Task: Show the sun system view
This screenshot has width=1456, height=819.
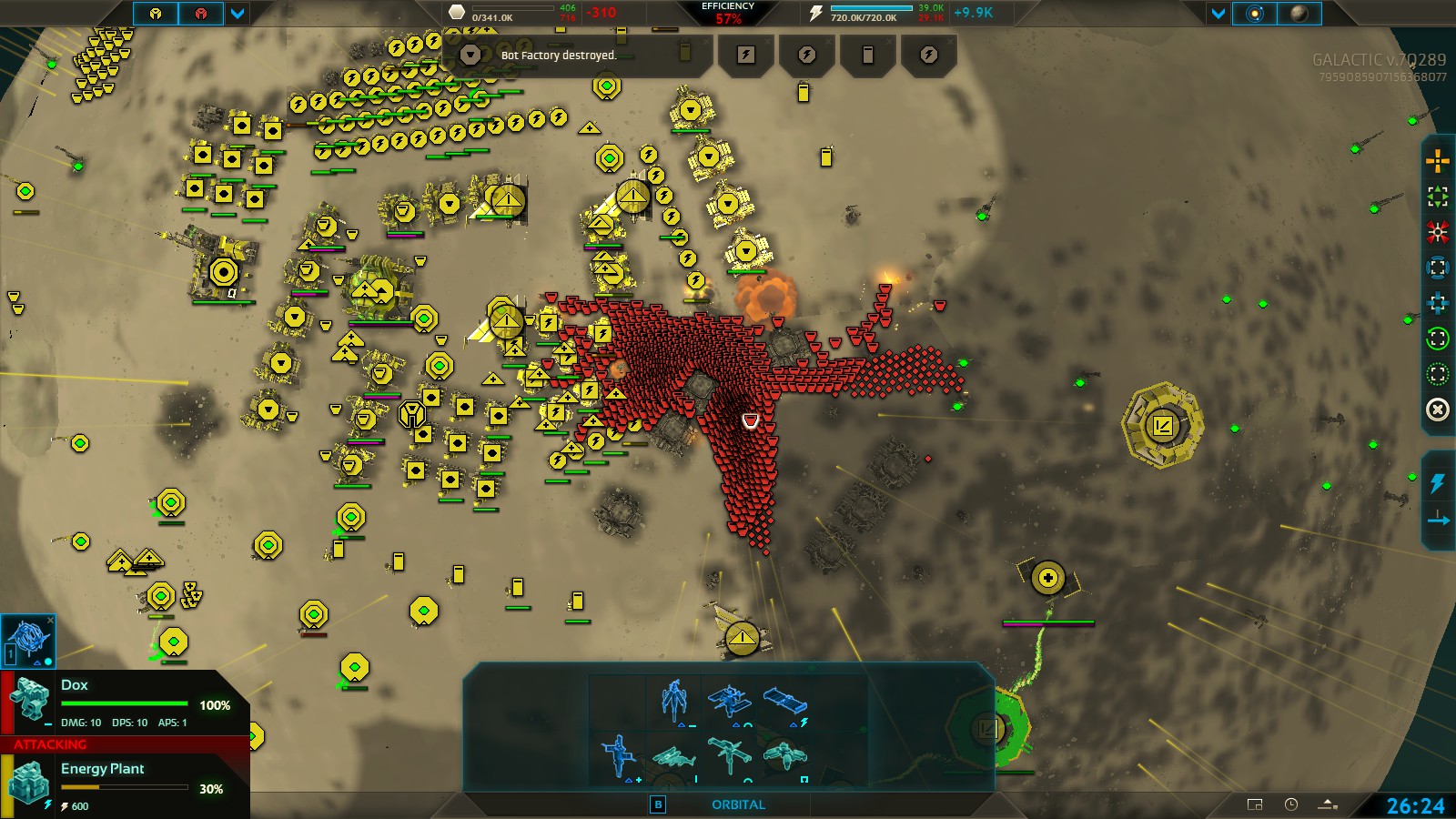Action: coord(1254,14)
